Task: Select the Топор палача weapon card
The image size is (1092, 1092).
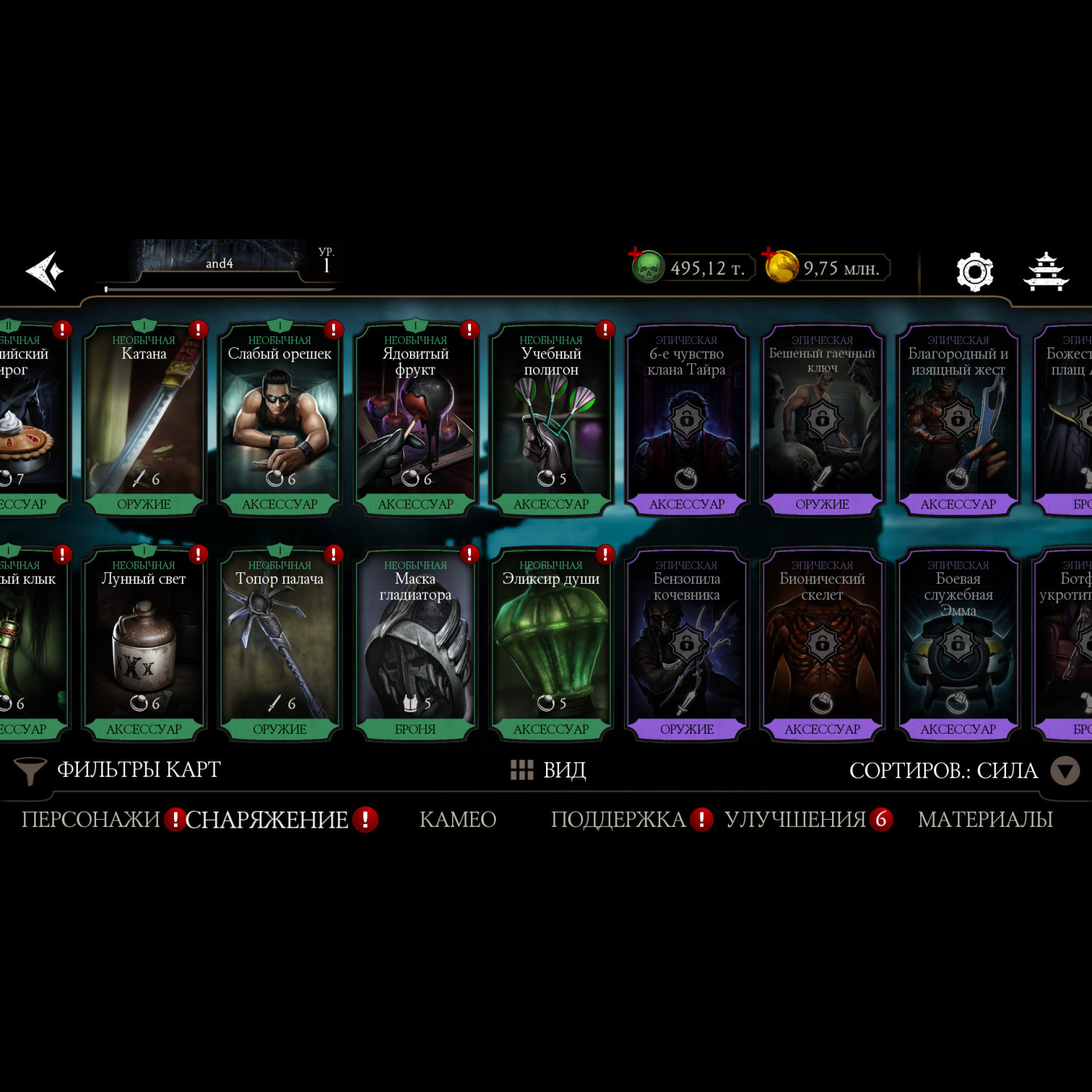Action: tap(280, 644)
